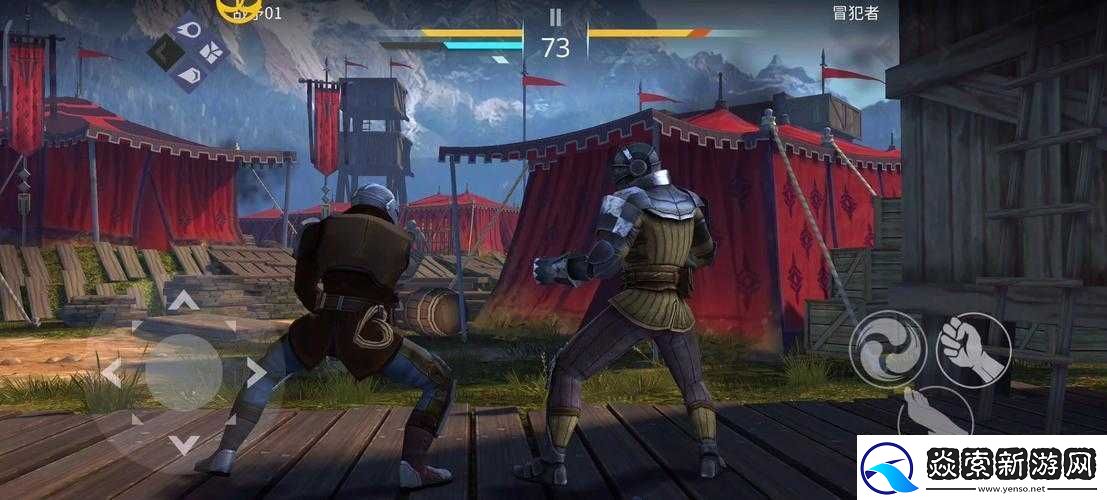This screenshot has width=1107, height=500.
Task: Tap the left arrow on the movement pad
Action: [110, 373]
